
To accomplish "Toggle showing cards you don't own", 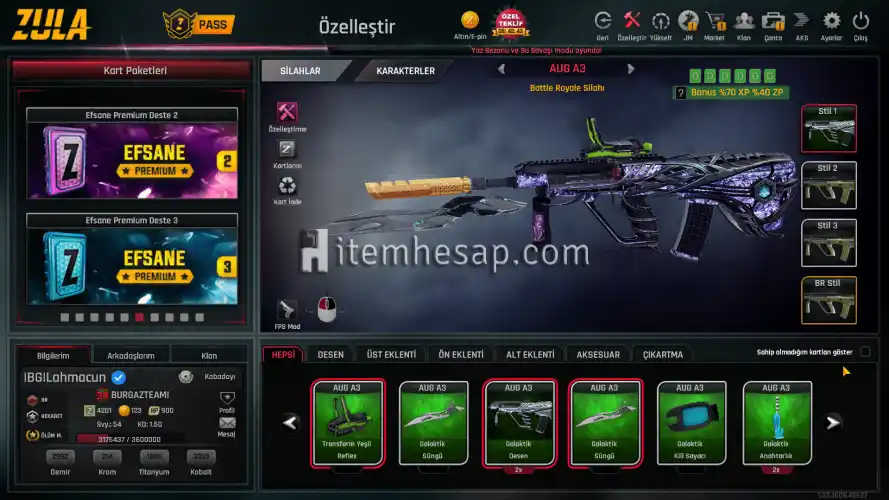I will tap(865, 352).
